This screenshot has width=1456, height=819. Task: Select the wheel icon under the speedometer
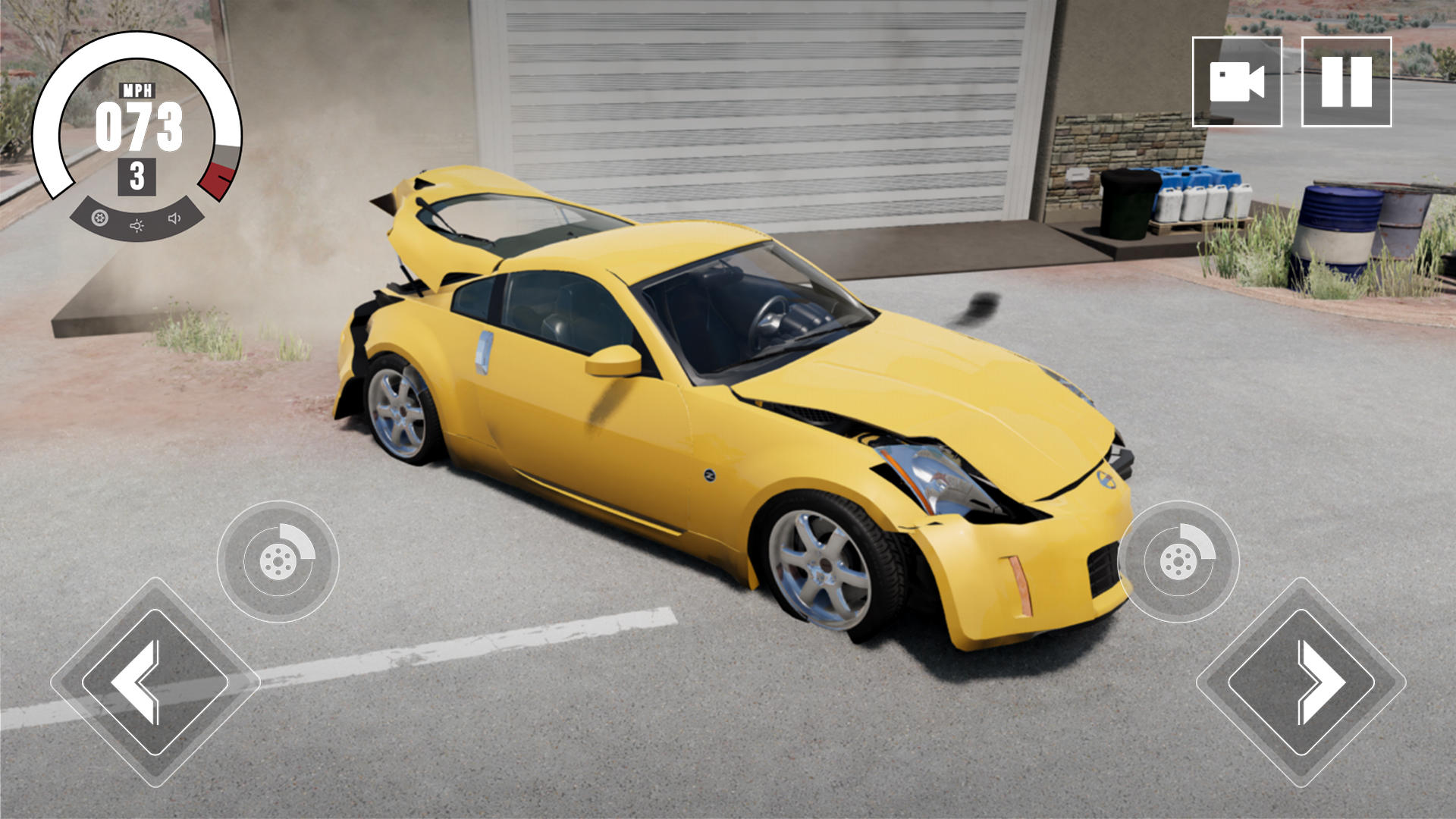coord(99,220)
